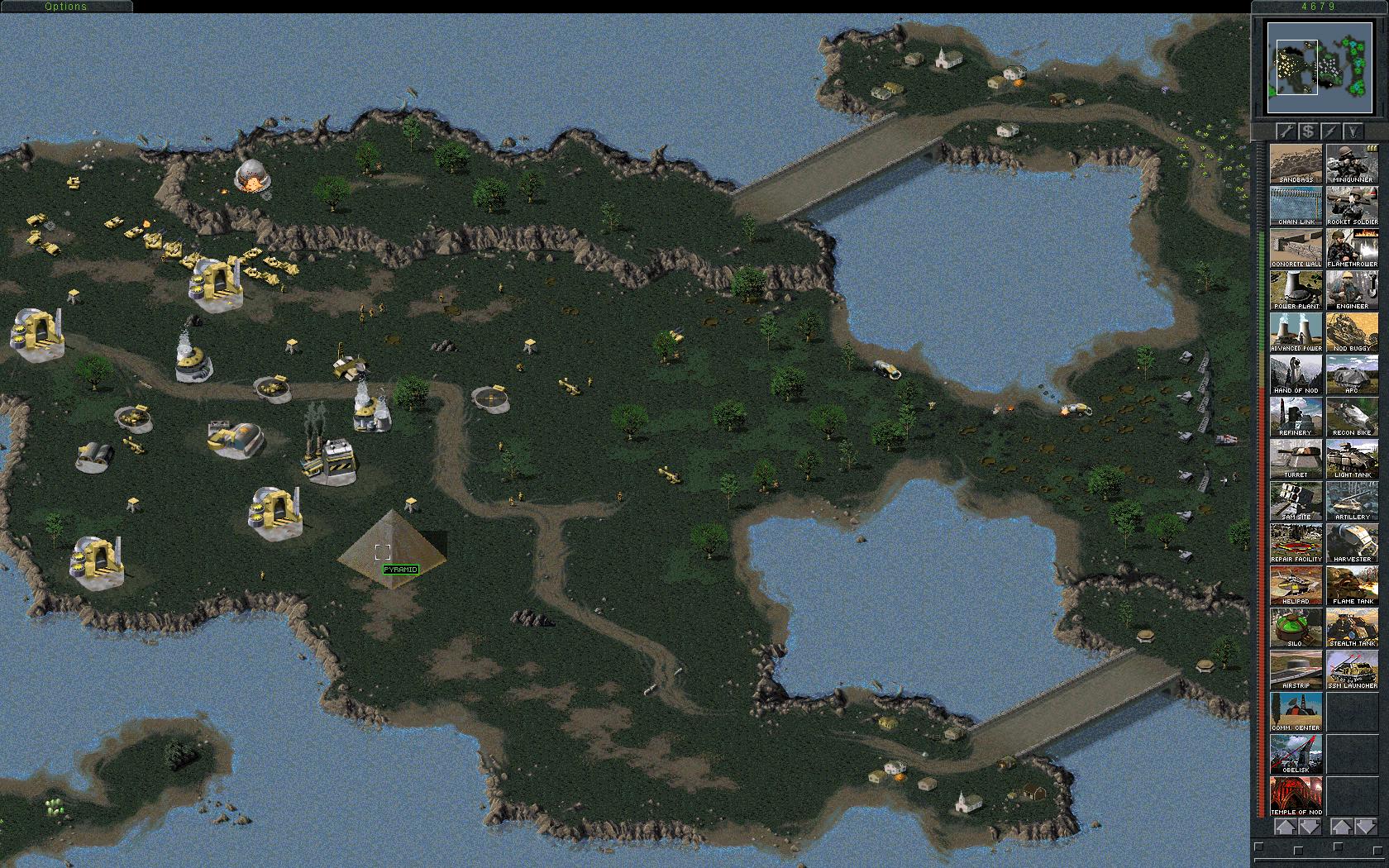Train a Minigunner from the sidebar
1389x868 pixels.
(1351, 163)
